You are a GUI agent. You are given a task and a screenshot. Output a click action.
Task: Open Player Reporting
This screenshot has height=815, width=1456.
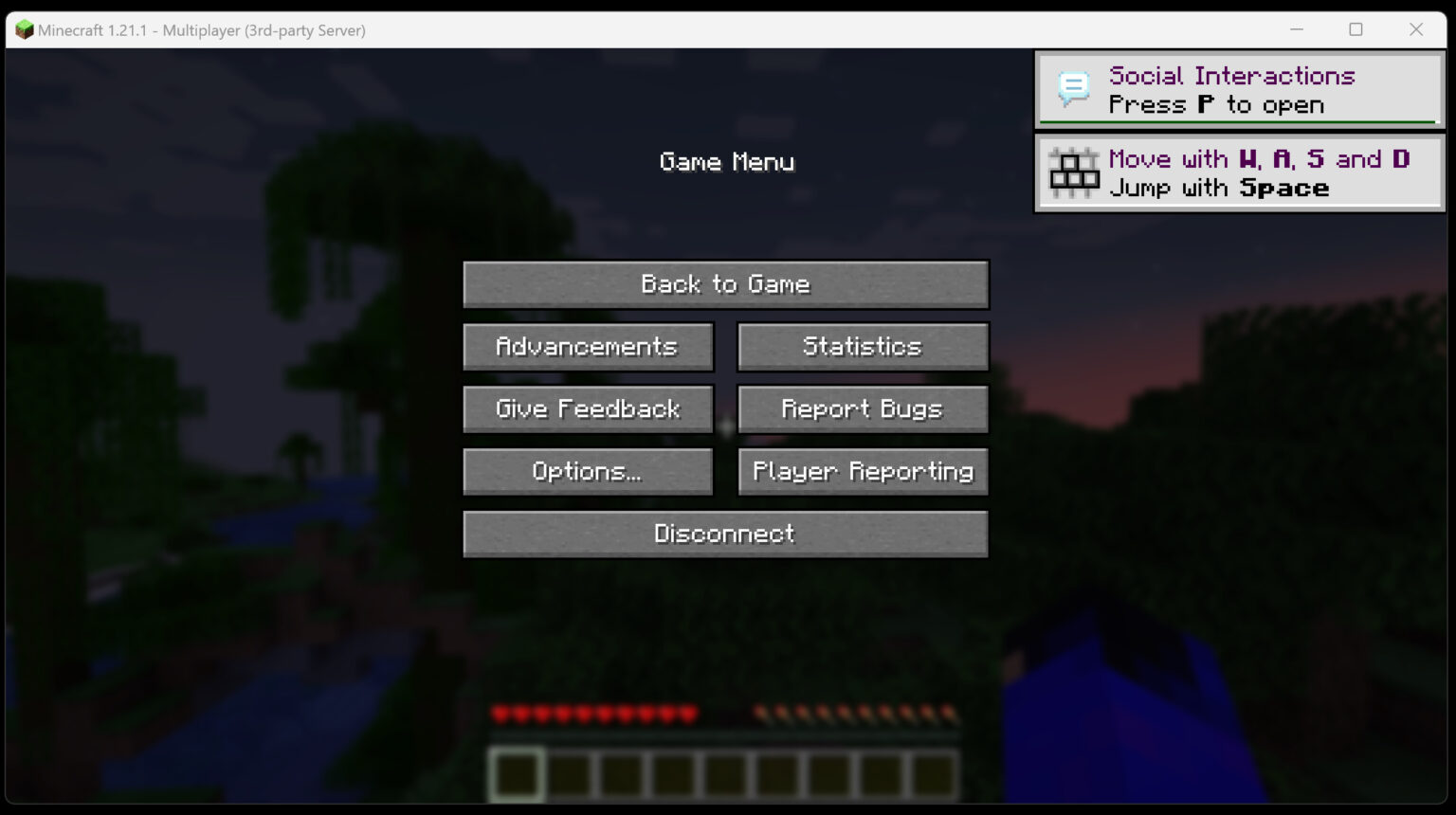862,471
